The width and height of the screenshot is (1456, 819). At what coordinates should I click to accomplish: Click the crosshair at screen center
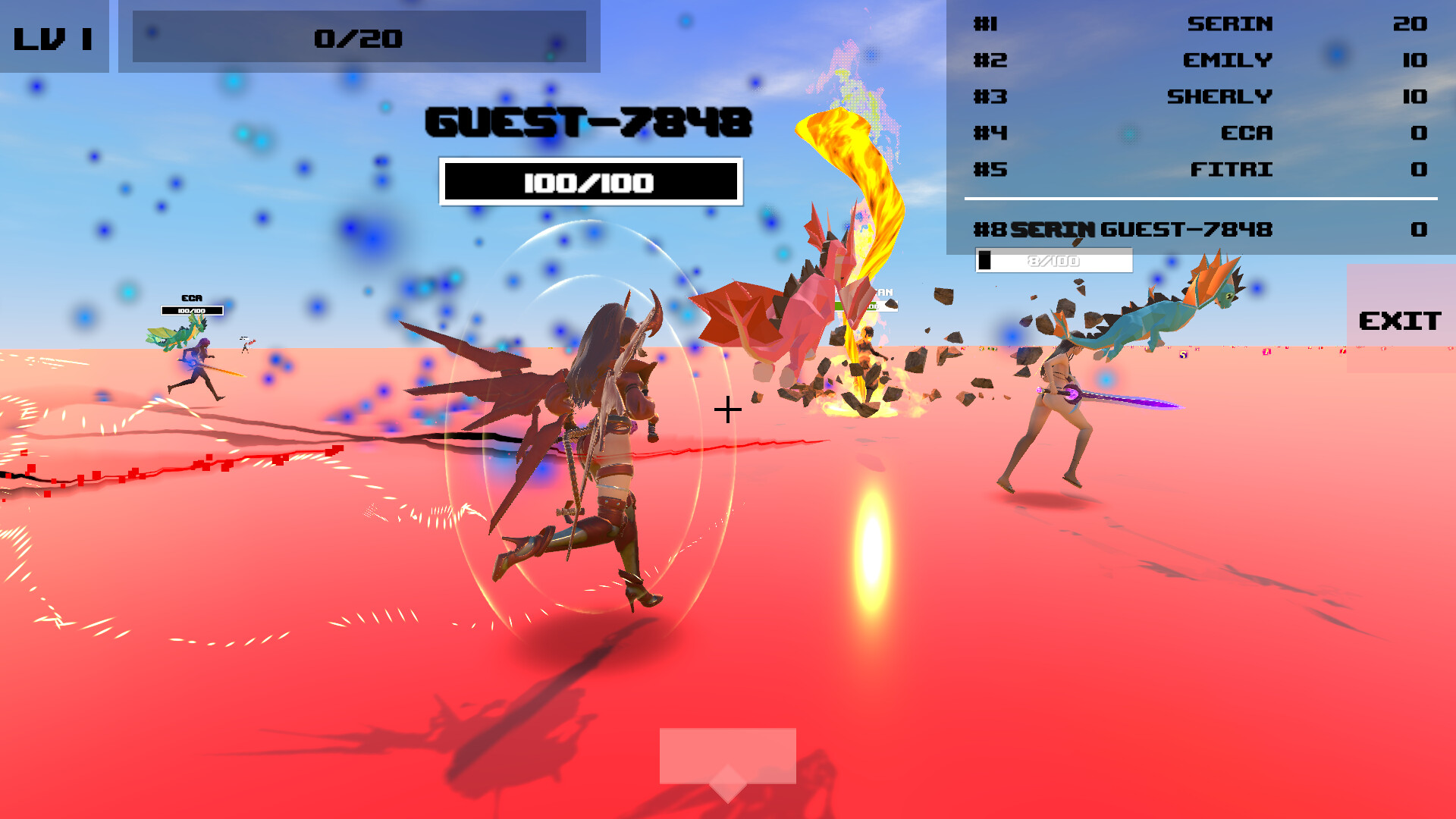(728, 409)
